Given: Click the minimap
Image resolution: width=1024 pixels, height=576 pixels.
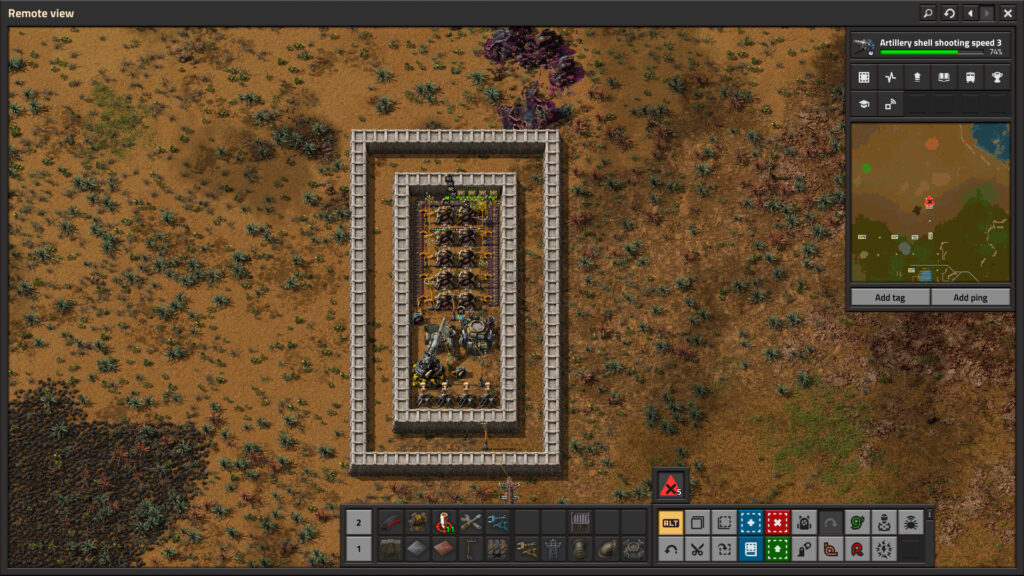Looking at the screenshot, I should 929,202.
